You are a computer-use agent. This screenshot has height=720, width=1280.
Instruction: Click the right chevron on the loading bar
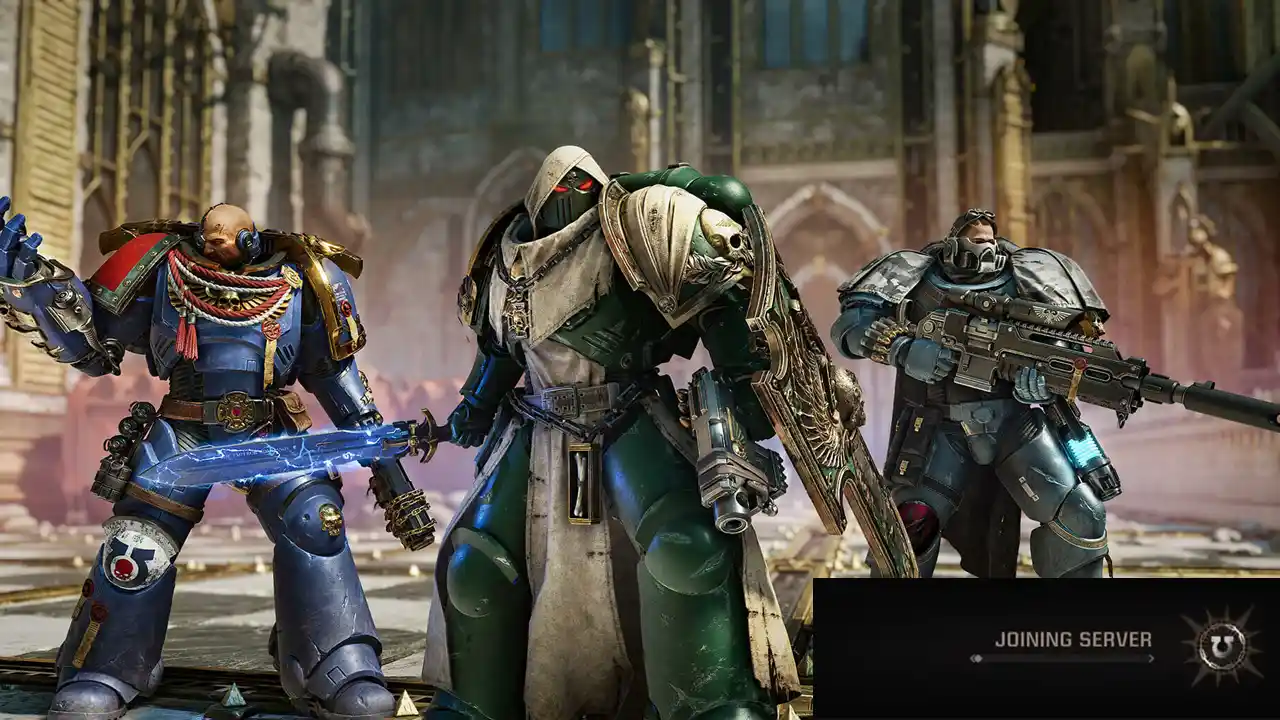click(1152, 658)
